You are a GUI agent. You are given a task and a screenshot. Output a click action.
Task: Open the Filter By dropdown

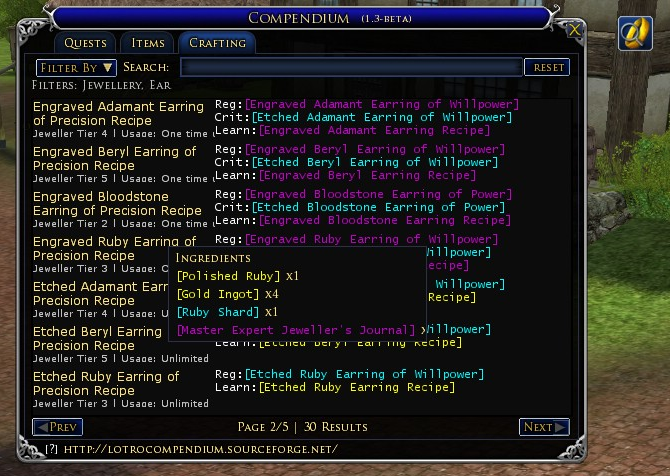[x=76, y=67]
